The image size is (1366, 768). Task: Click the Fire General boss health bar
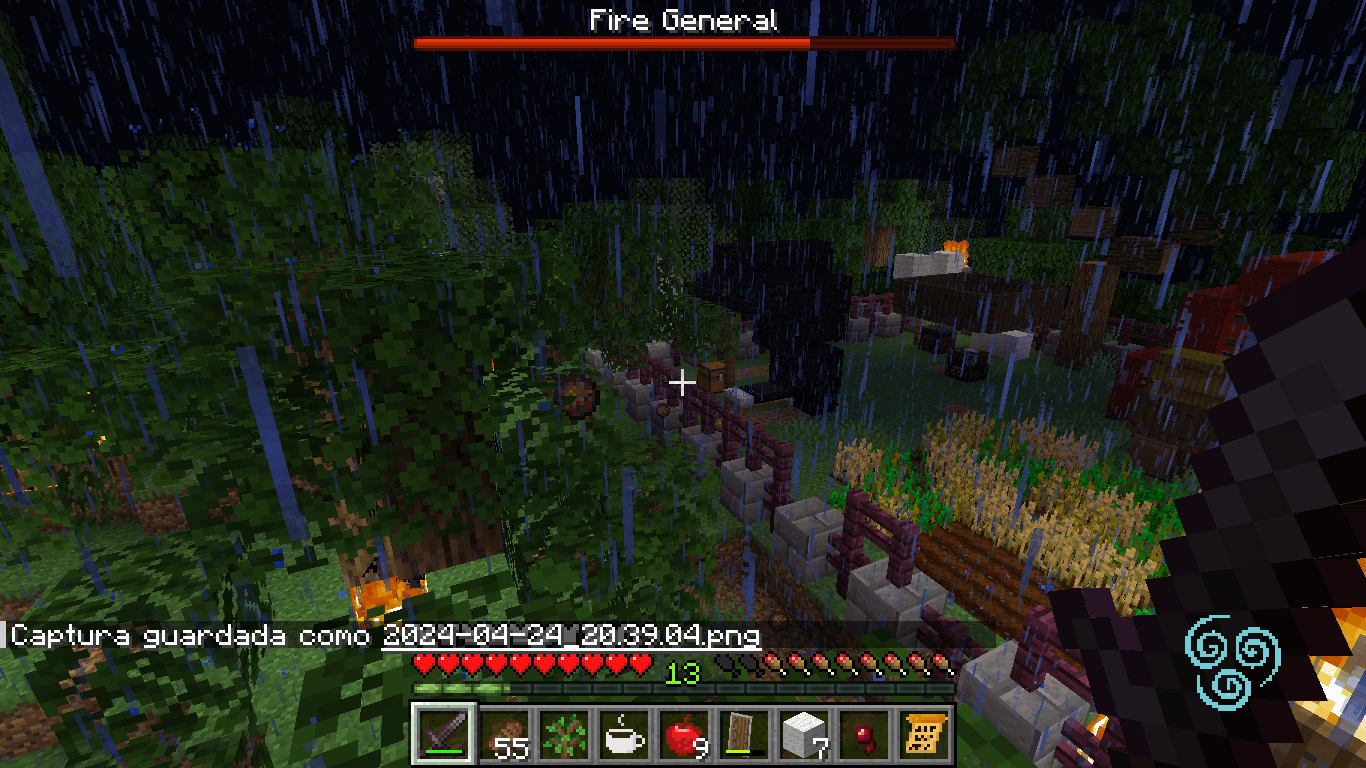click(683, 43)
